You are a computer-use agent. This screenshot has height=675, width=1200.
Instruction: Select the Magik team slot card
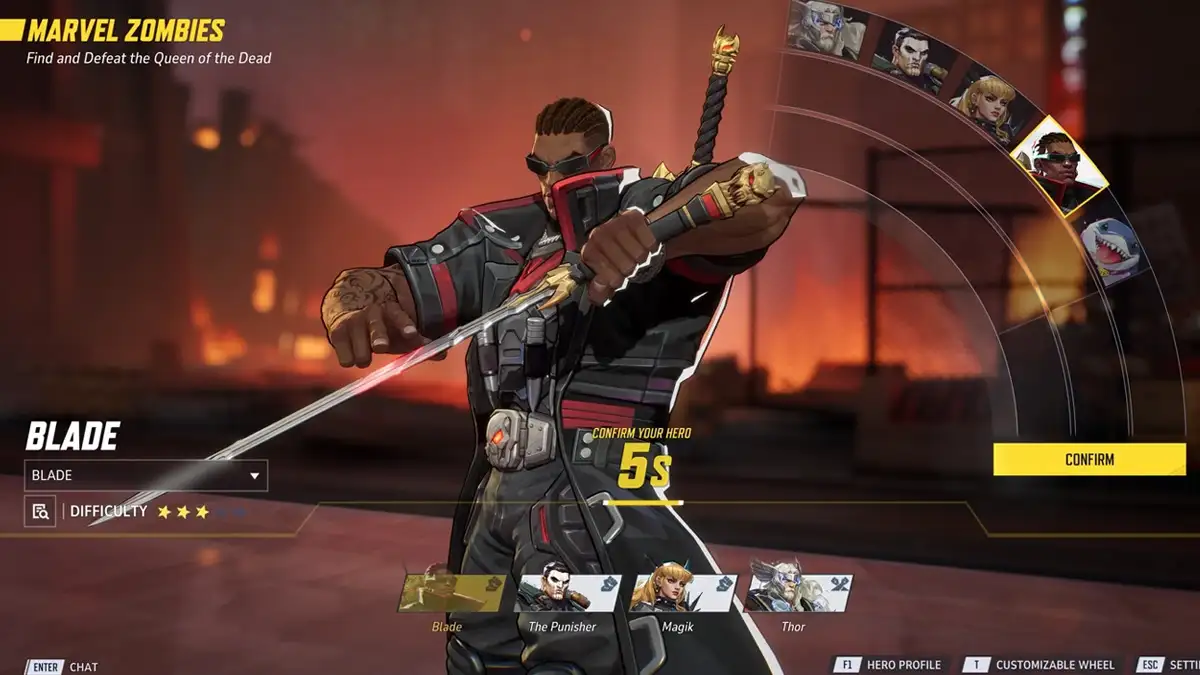683,593
